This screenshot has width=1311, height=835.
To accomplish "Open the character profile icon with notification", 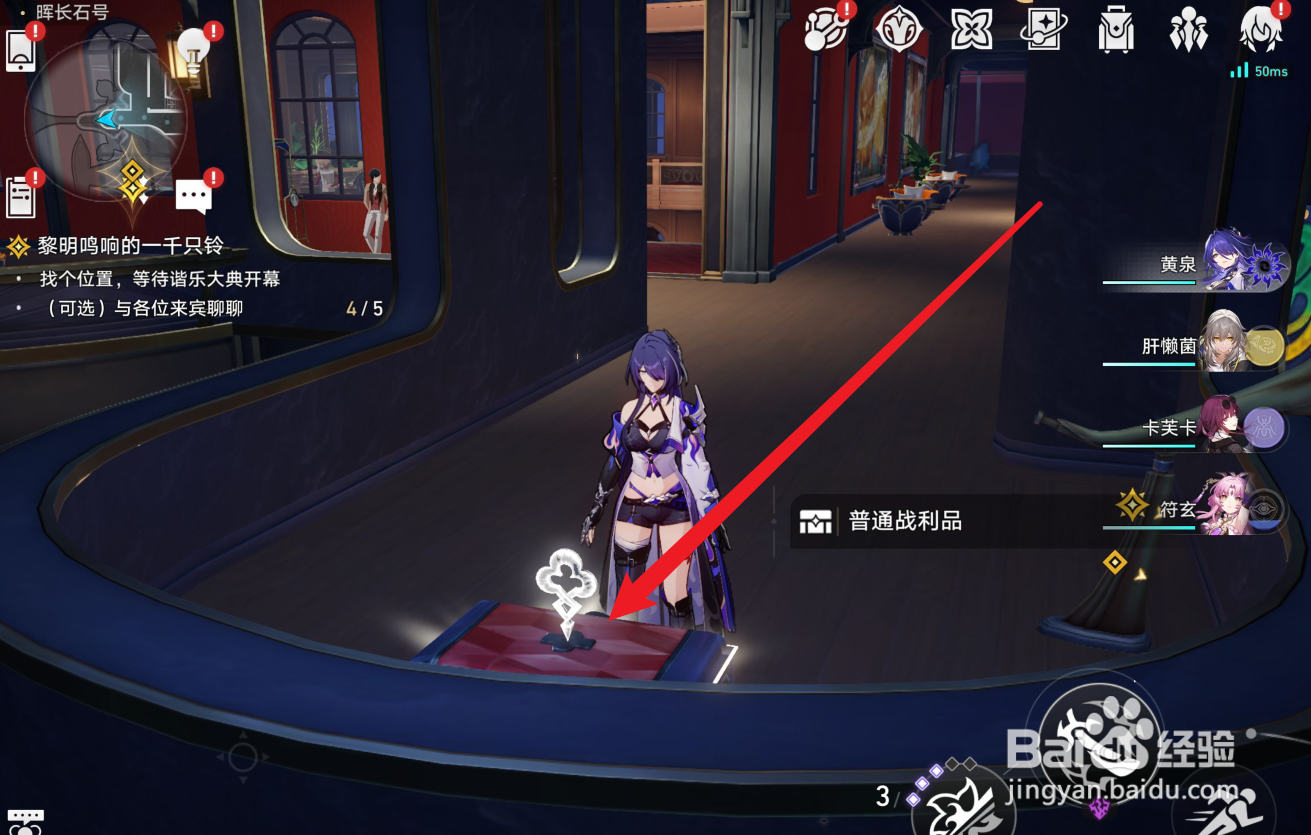I will [1259, 30].
